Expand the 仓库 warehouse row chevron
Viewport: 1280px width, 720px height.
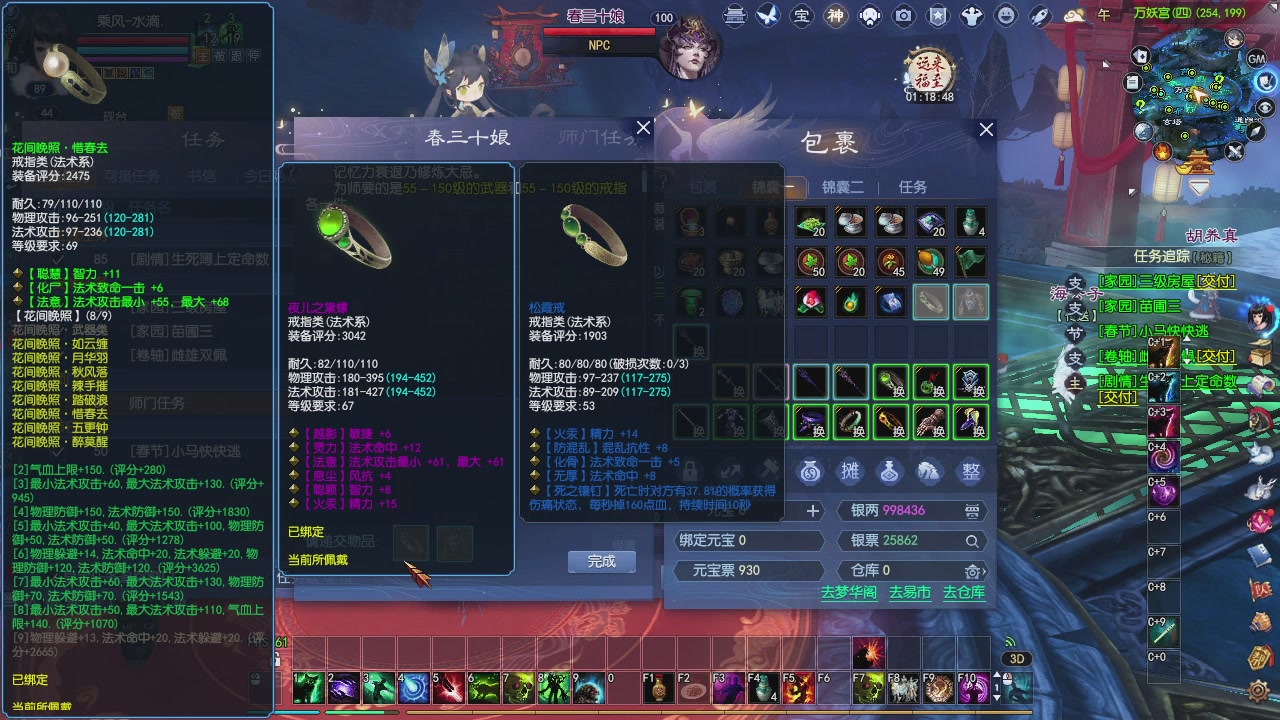[x=984, y=572]
